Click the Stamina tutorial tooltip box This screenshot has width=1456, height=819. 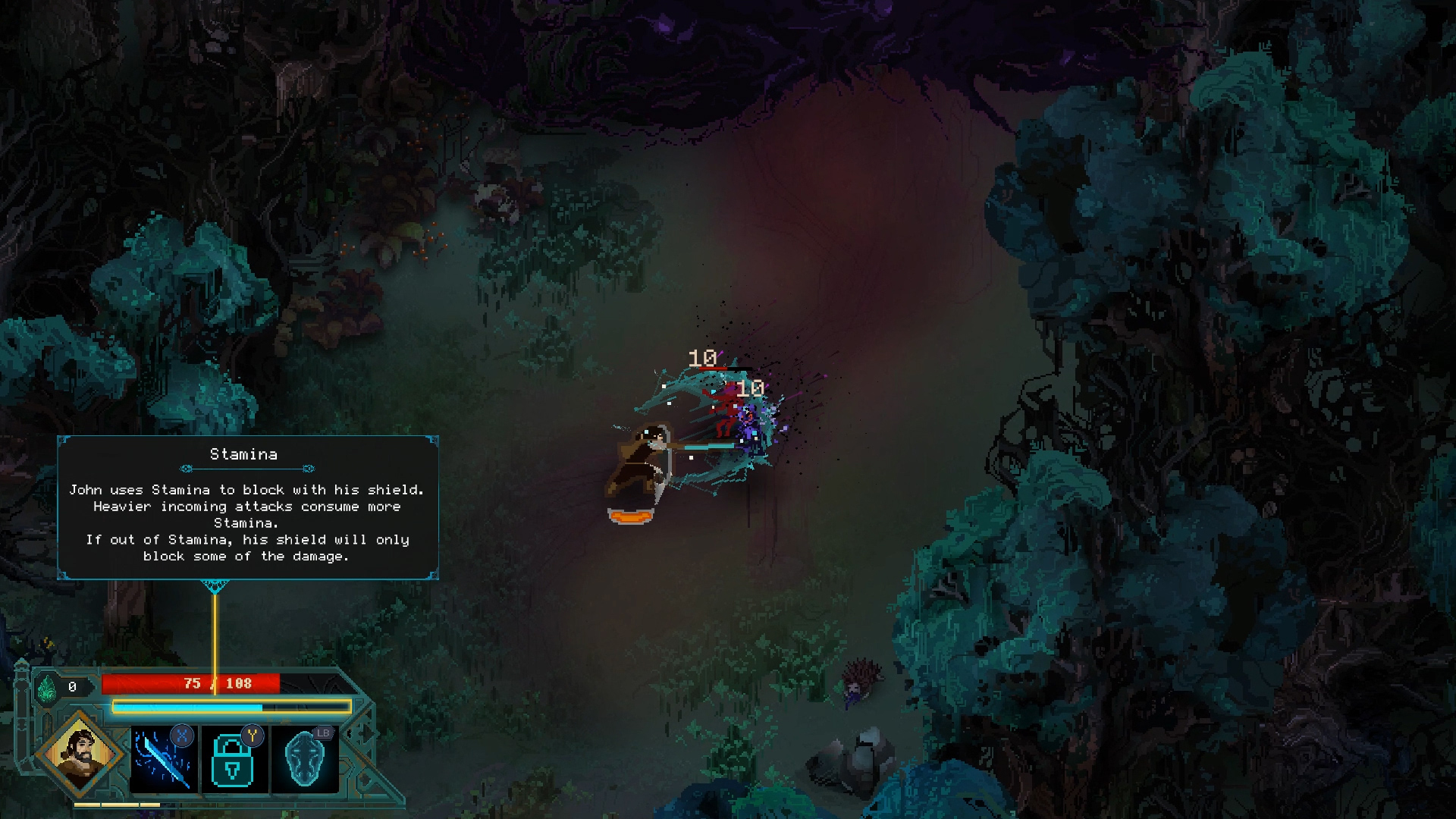click(248, 507)
